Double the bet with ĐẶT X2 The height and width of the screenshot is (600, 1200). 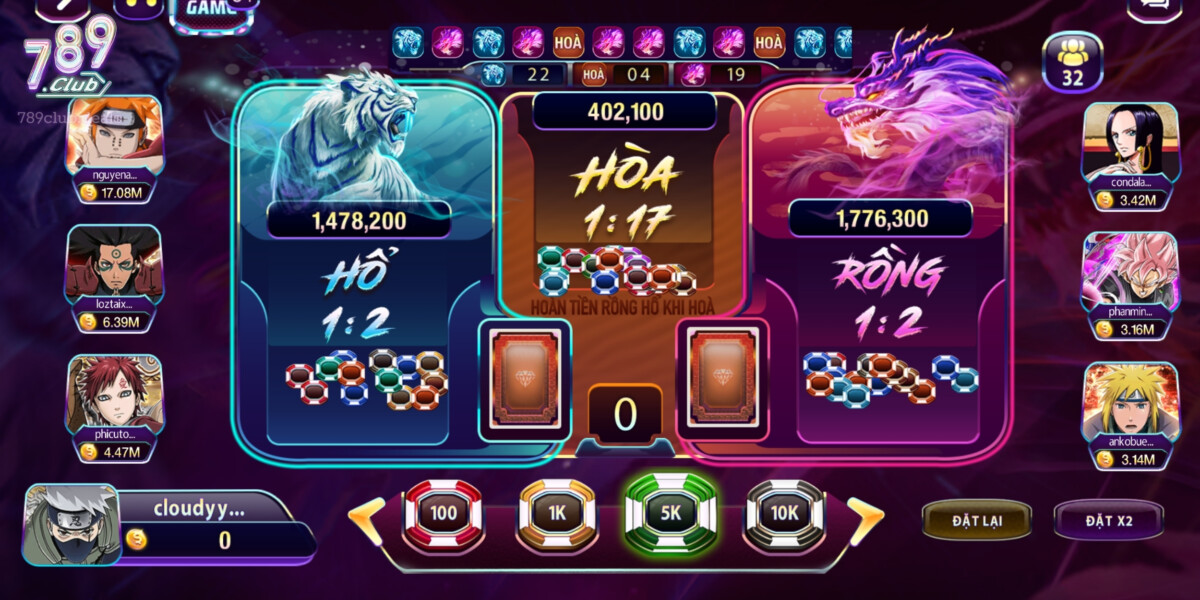[x=1108, y=520]
